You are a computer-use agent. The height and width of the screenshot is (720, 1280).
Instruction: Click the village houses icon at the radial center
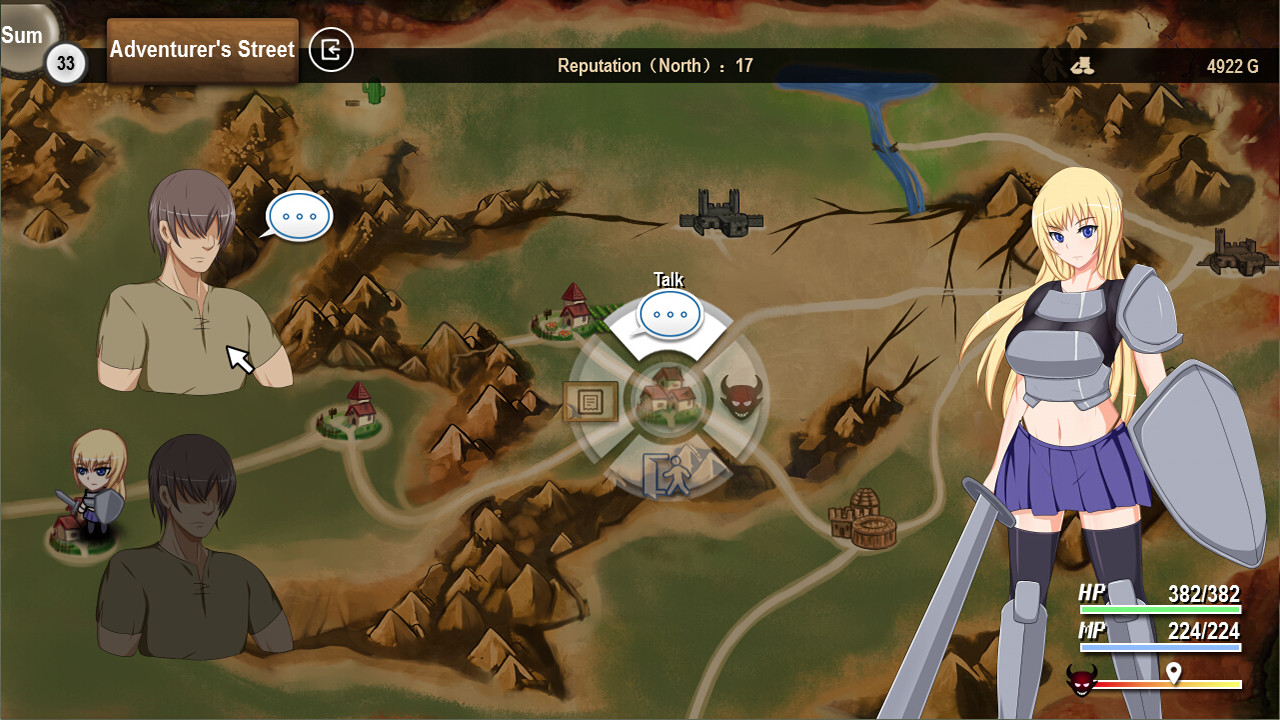coord(667,396)
